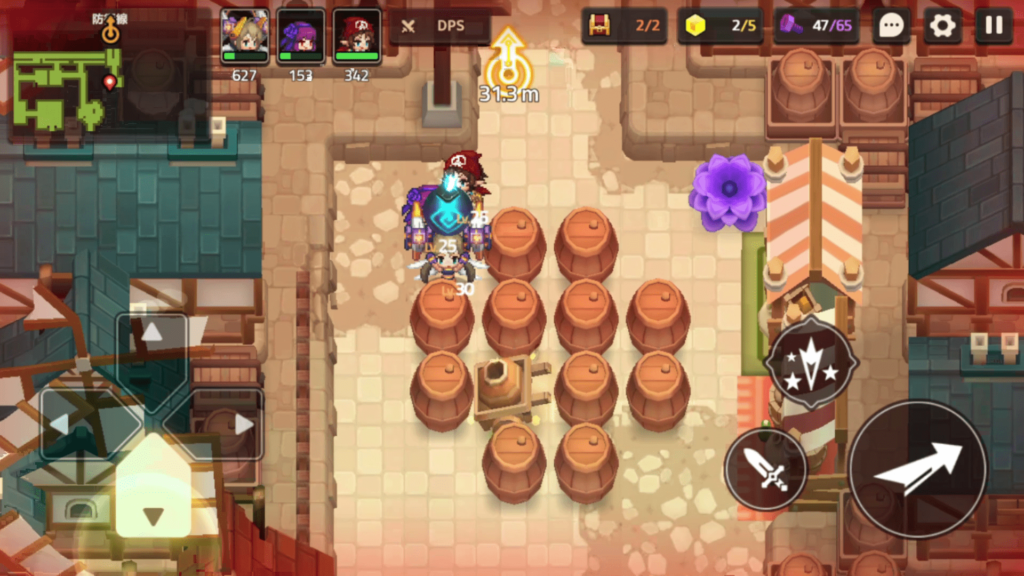Pause the game

[x=993, y=25]
